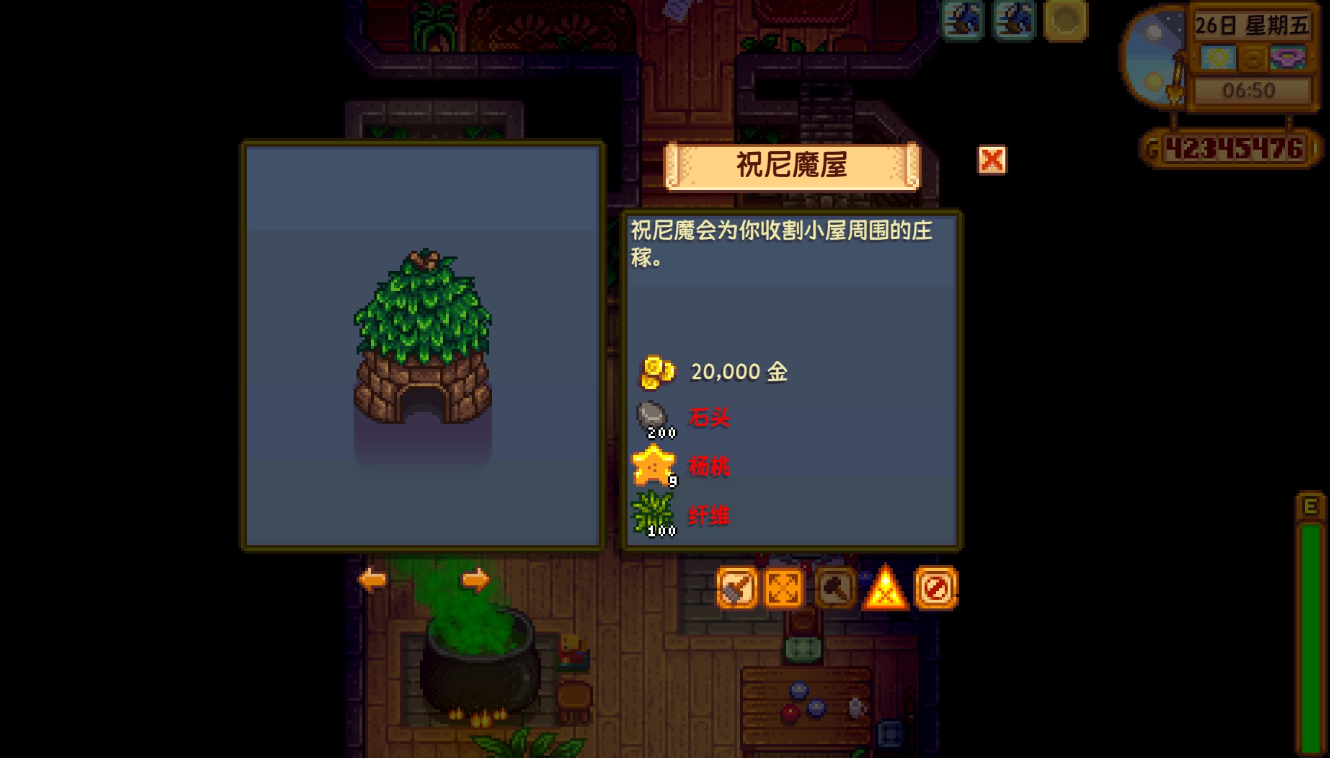The width and height of the screenshot is (1330, 758).
Task: Go to previous blueprint with left arrow
Action: click(371, 578)
